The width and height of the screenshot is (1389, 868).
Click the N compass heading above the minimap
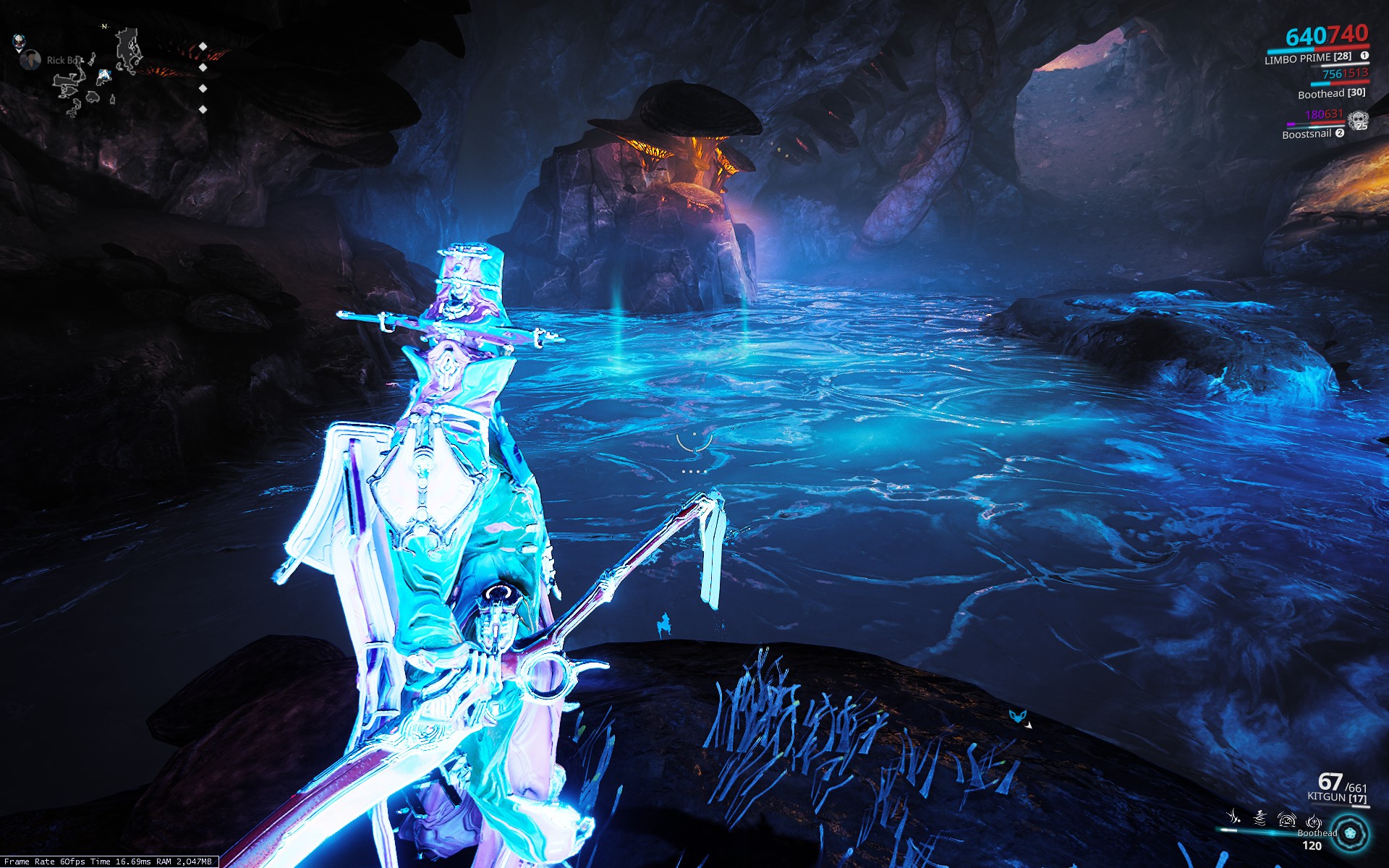pos(104,26)
